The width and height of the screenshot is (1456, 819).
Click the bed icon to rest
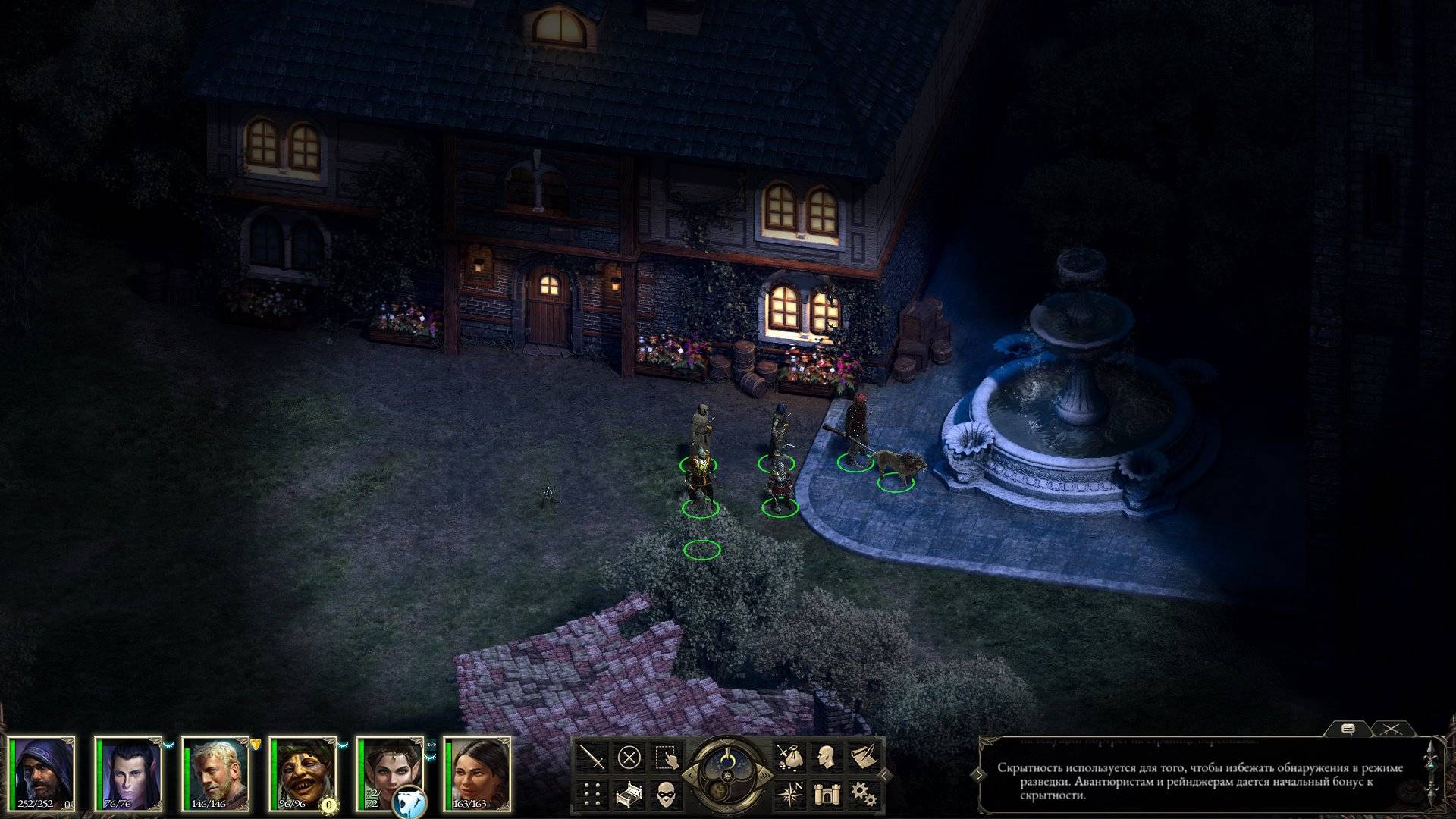[x=629, y=793]
